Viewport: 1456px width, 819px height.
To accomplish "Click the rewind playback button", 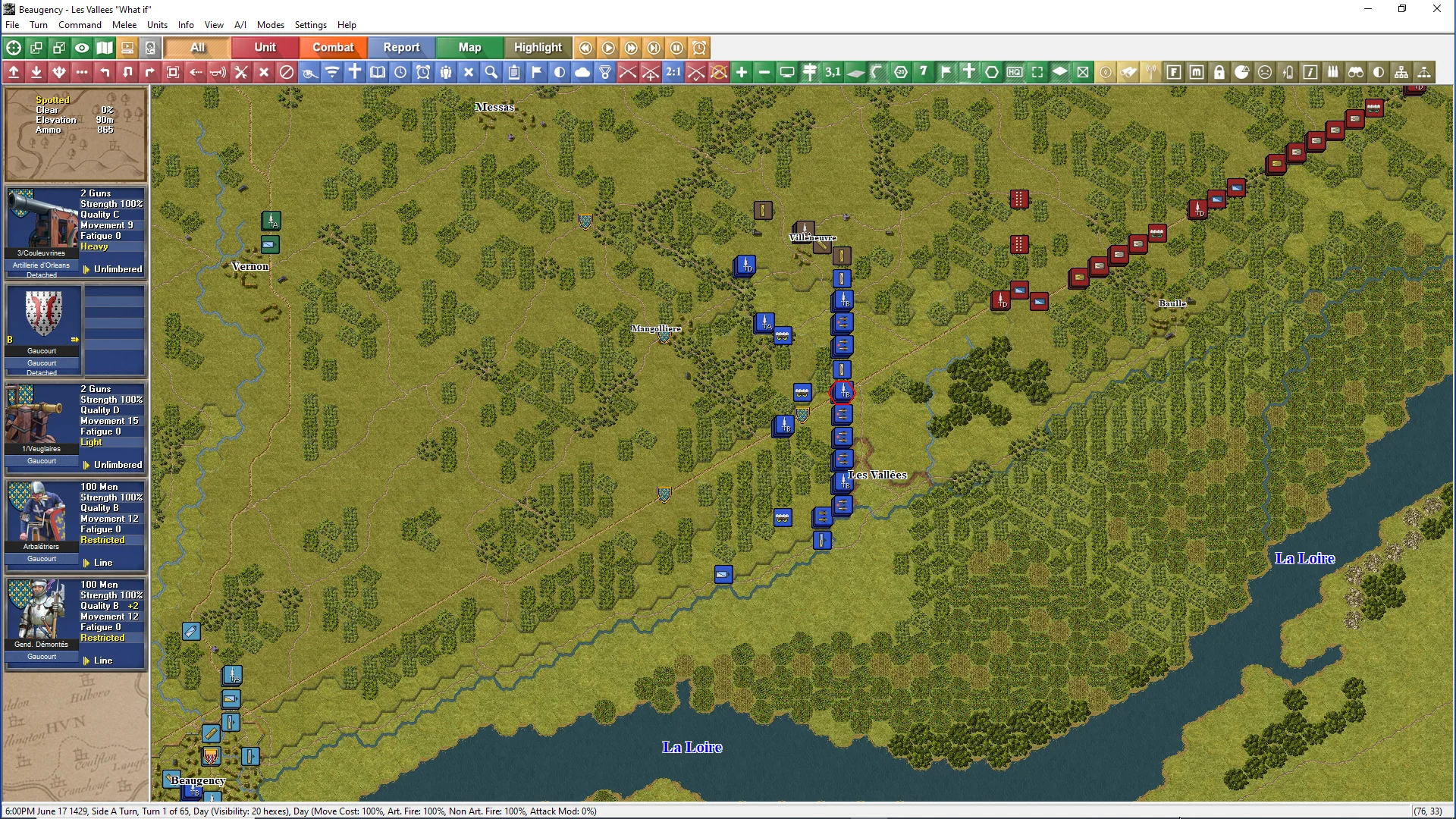I will click(x=585, y=48).
